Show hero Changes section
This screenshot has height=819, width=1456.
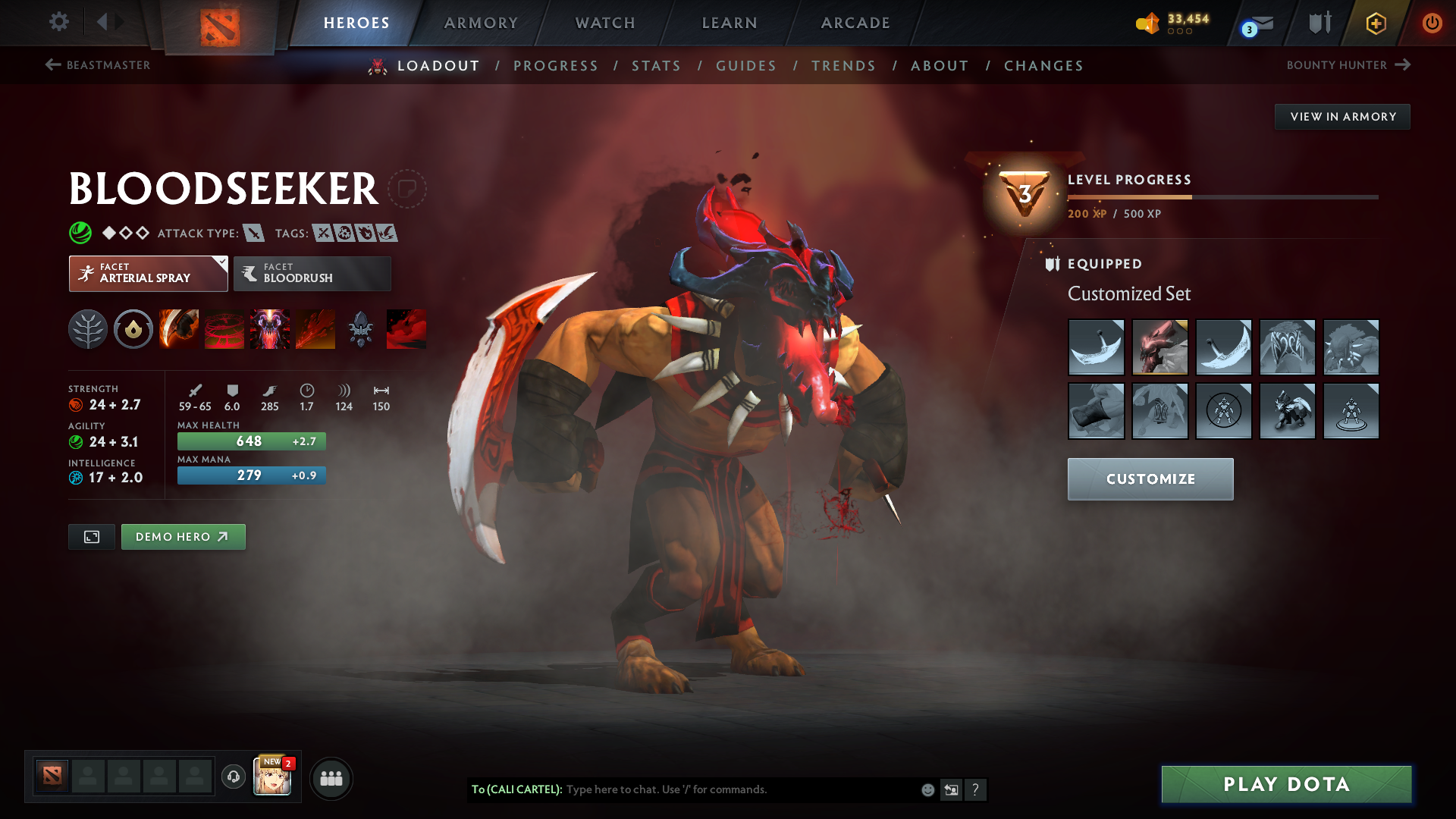(1043, 66)
